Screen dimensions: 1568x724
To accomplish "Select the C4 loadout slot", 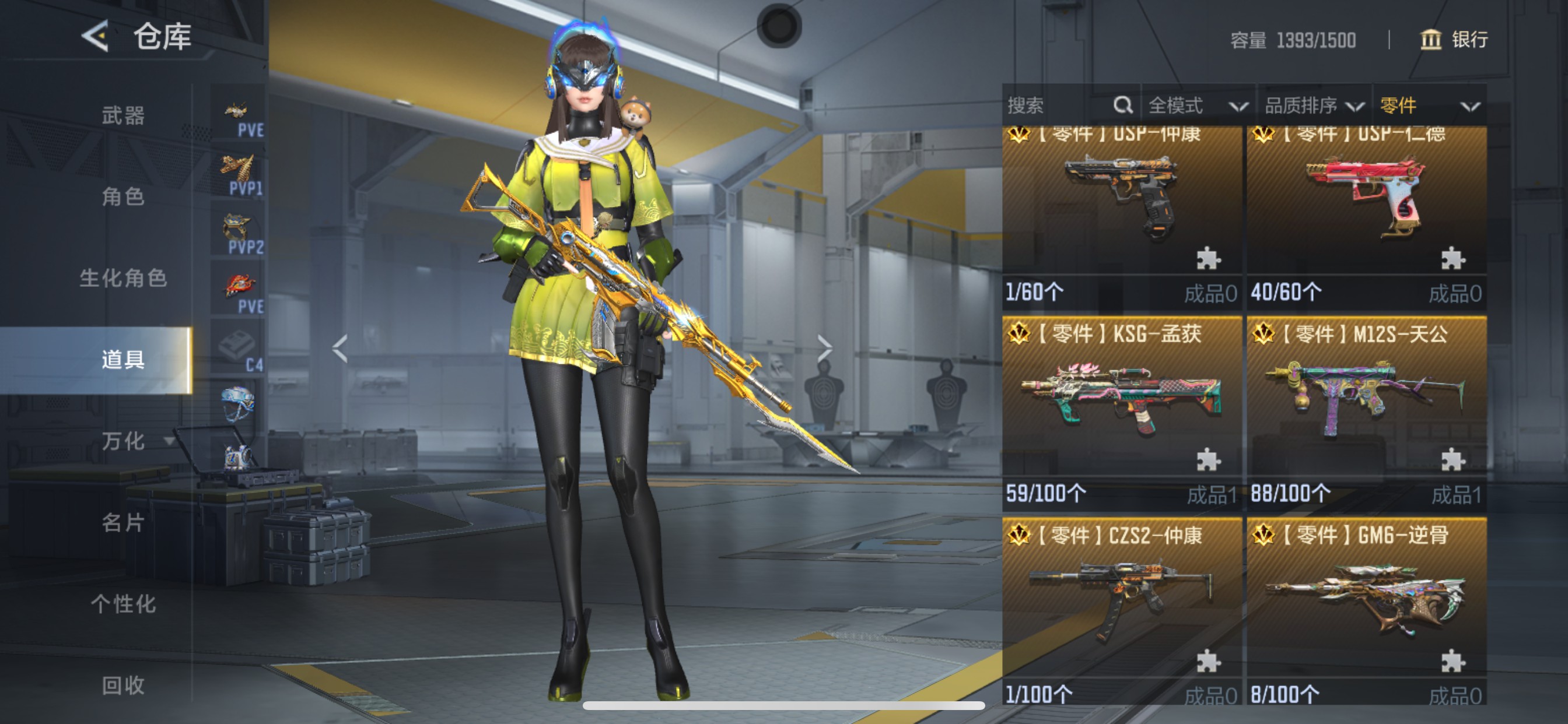I will pos(238,349).
